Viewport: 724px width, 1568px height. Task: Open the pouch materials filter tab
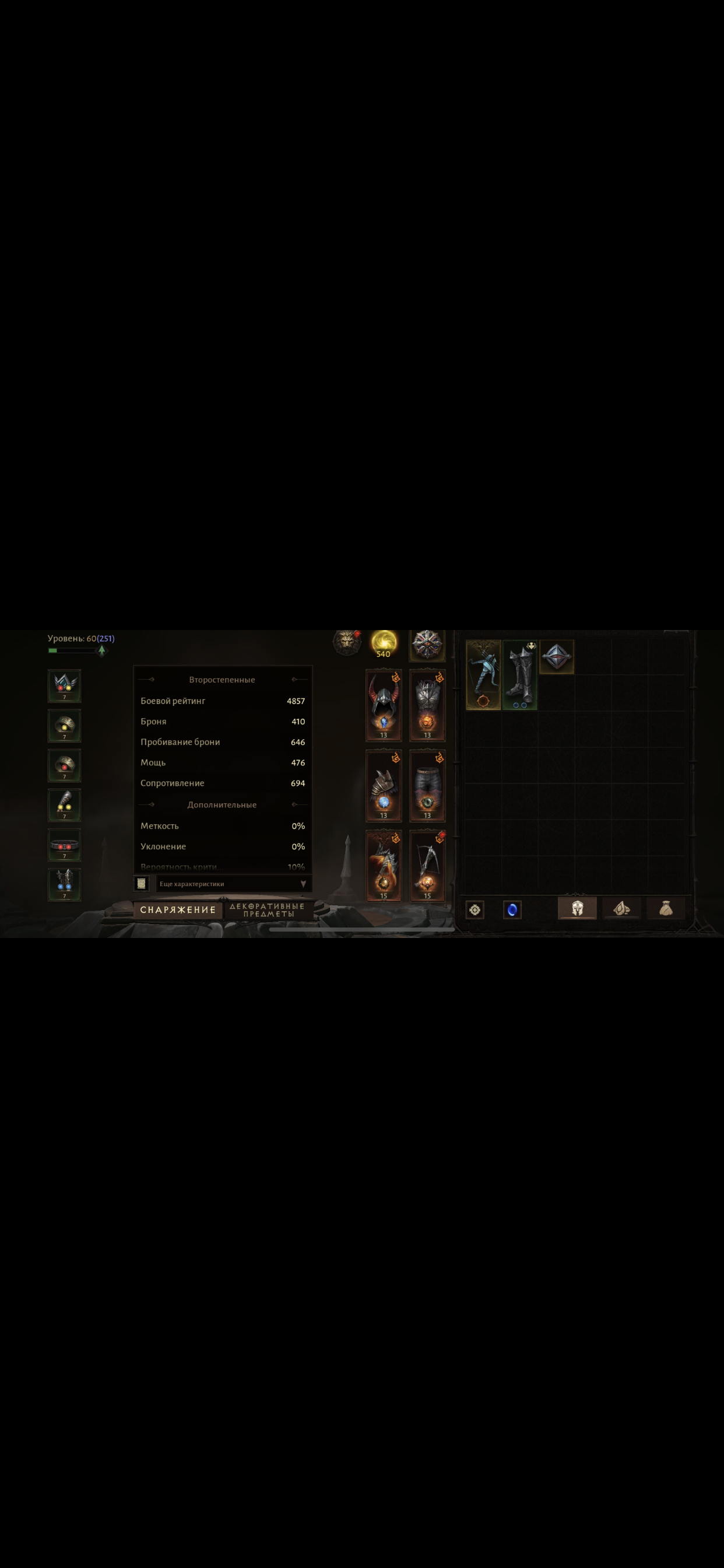click(x=666, y=908)
